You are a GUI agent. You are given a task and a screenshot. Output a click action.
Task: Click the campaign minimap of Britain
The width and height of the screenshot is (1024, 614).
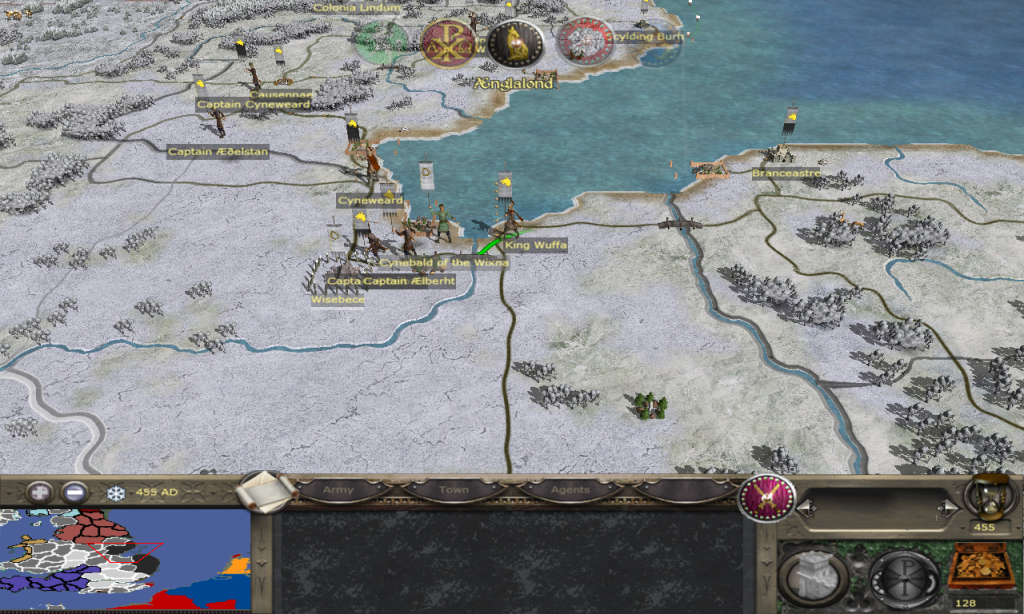(125, 560)
